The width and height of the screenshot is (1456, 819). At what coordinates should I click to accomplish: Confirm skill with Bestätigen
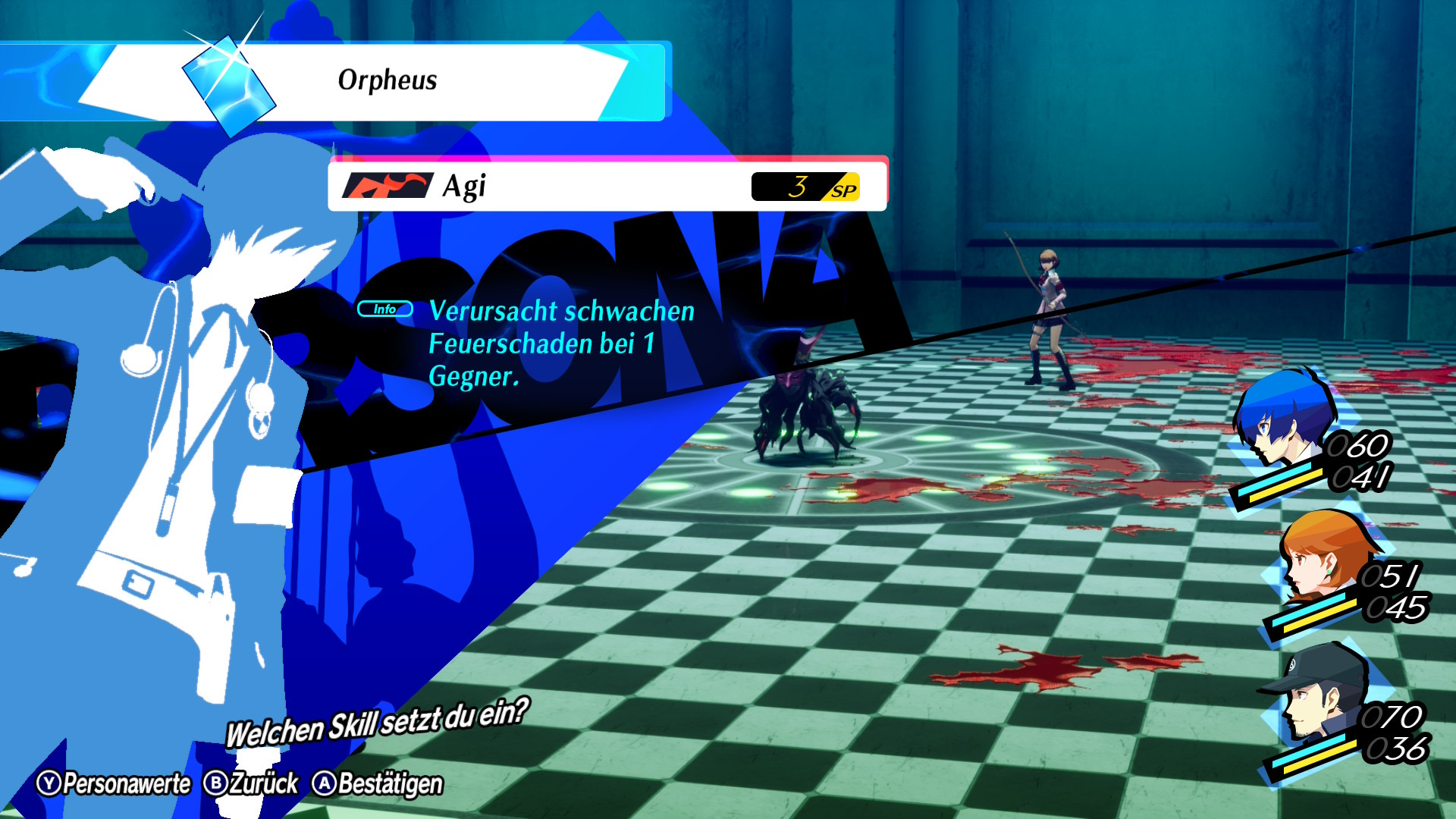(378, 783)
